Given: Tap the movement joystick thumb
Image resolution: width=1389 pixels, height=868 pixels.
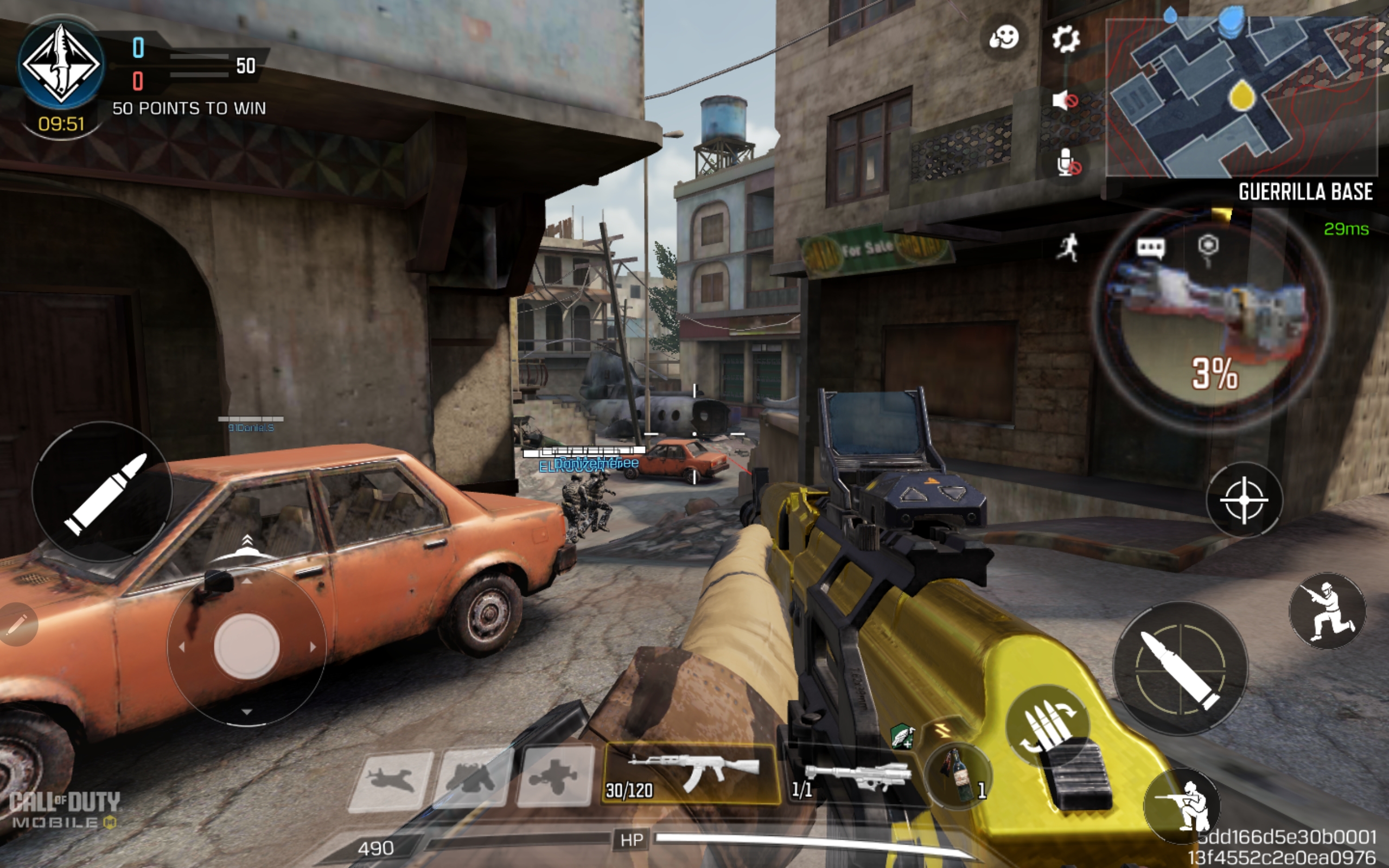Looking at the screenshot, I should click(x=247, y=647).
